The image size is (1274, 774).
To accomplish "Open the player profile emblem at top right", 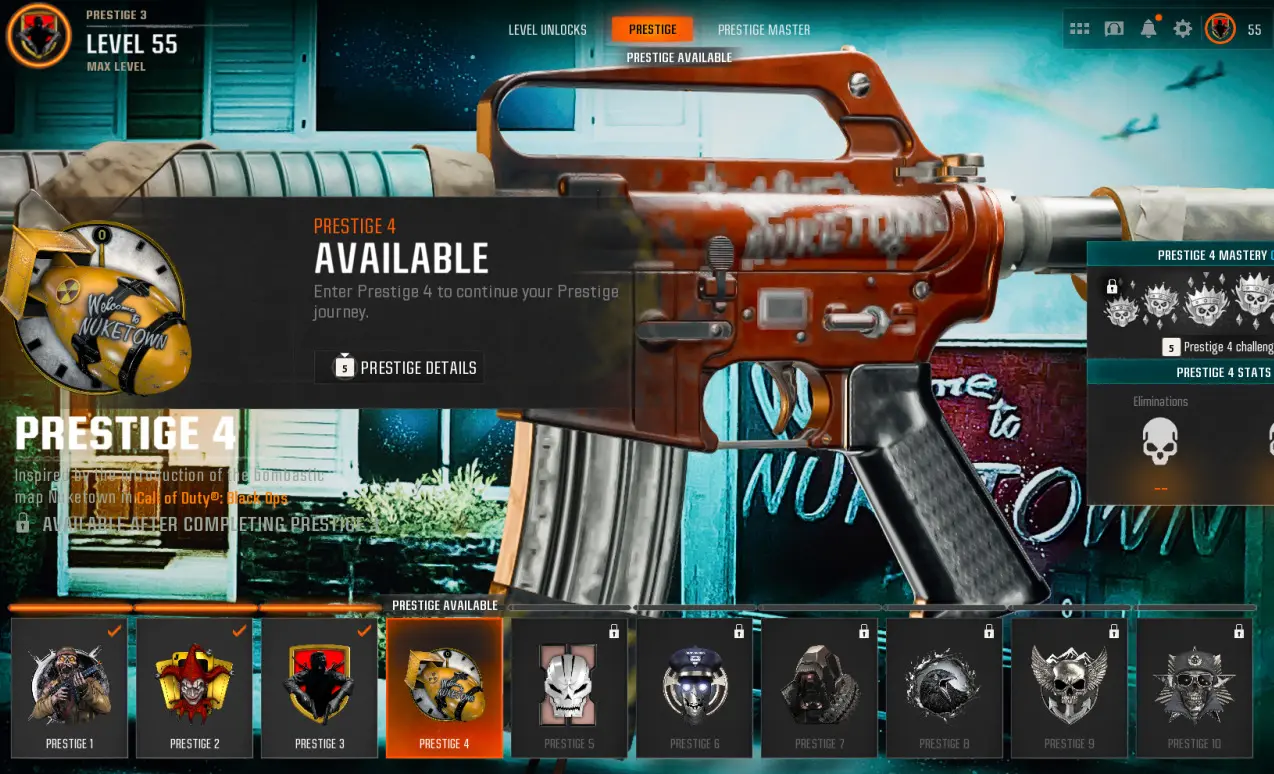I will click(1220, 29).
